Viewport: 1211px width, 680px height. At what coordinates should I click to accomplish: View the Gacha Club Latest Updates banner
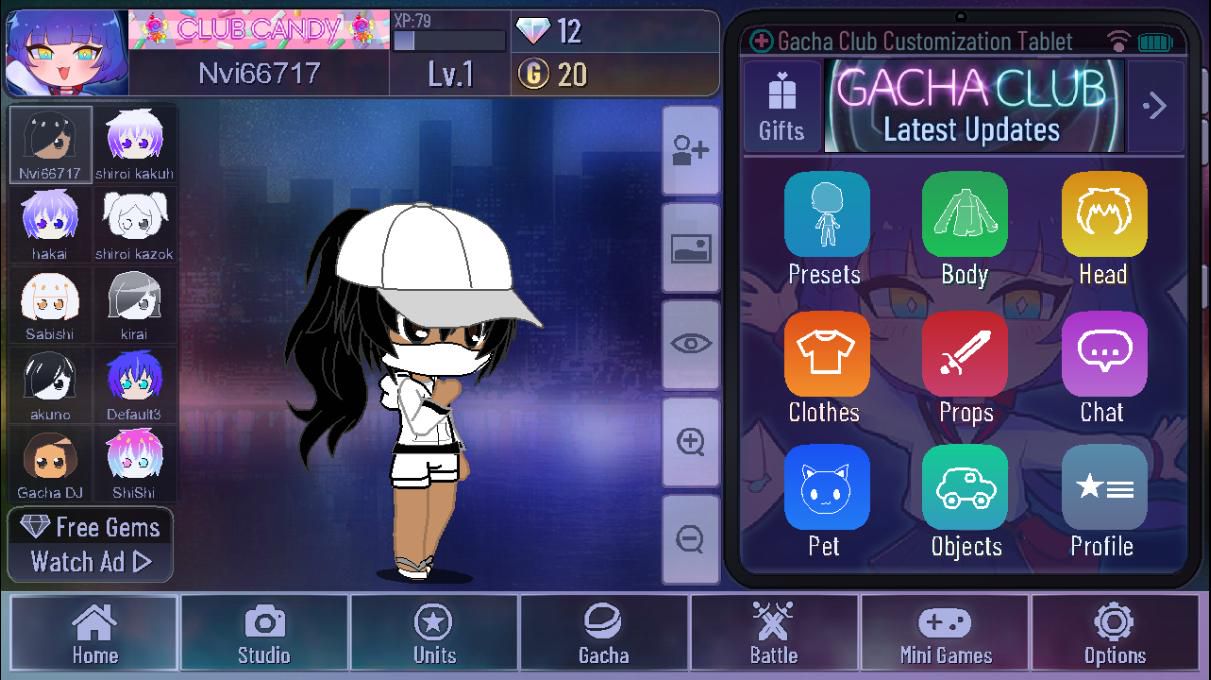point(973,106)
